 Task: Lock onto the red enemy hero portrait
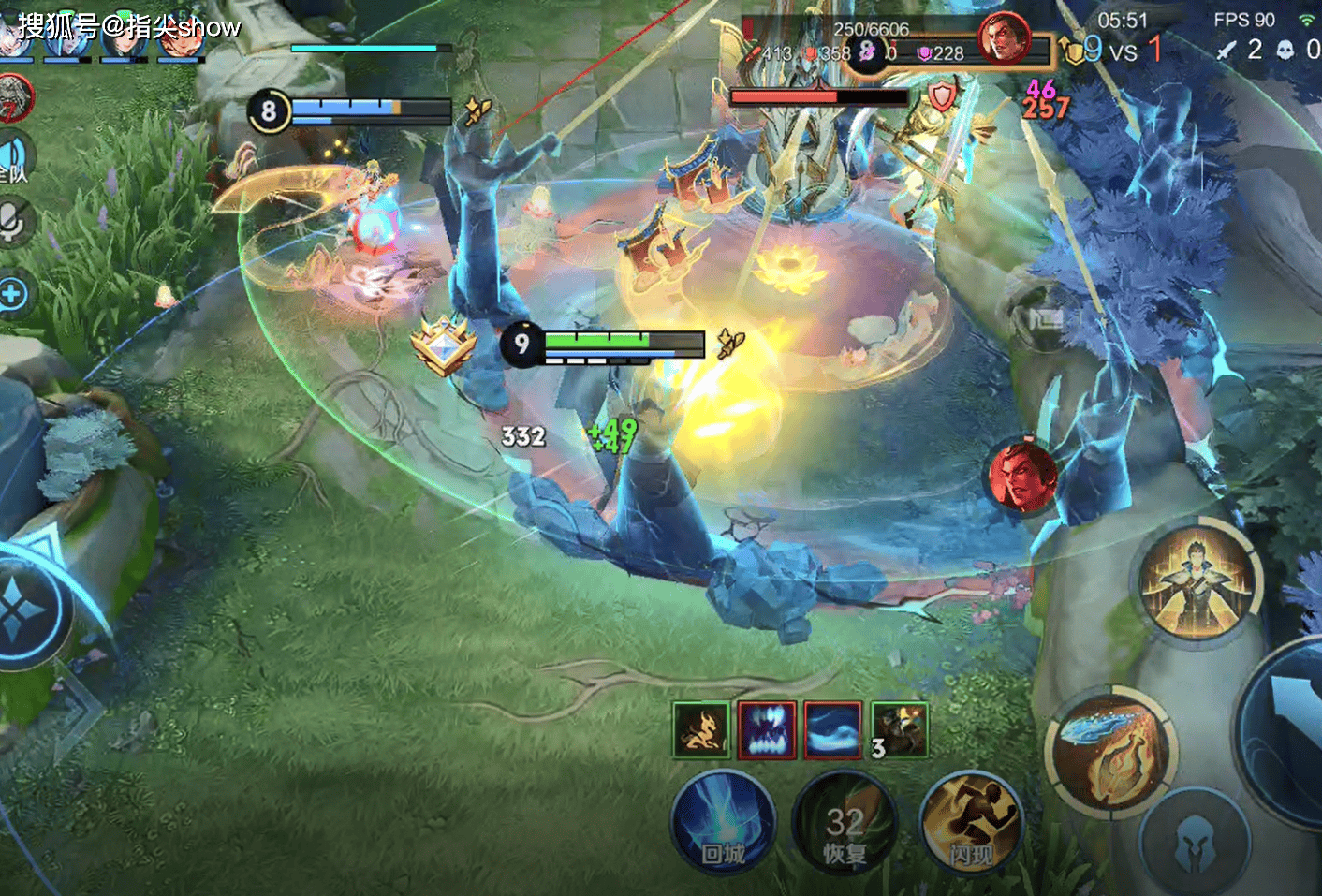(1022, 475)
